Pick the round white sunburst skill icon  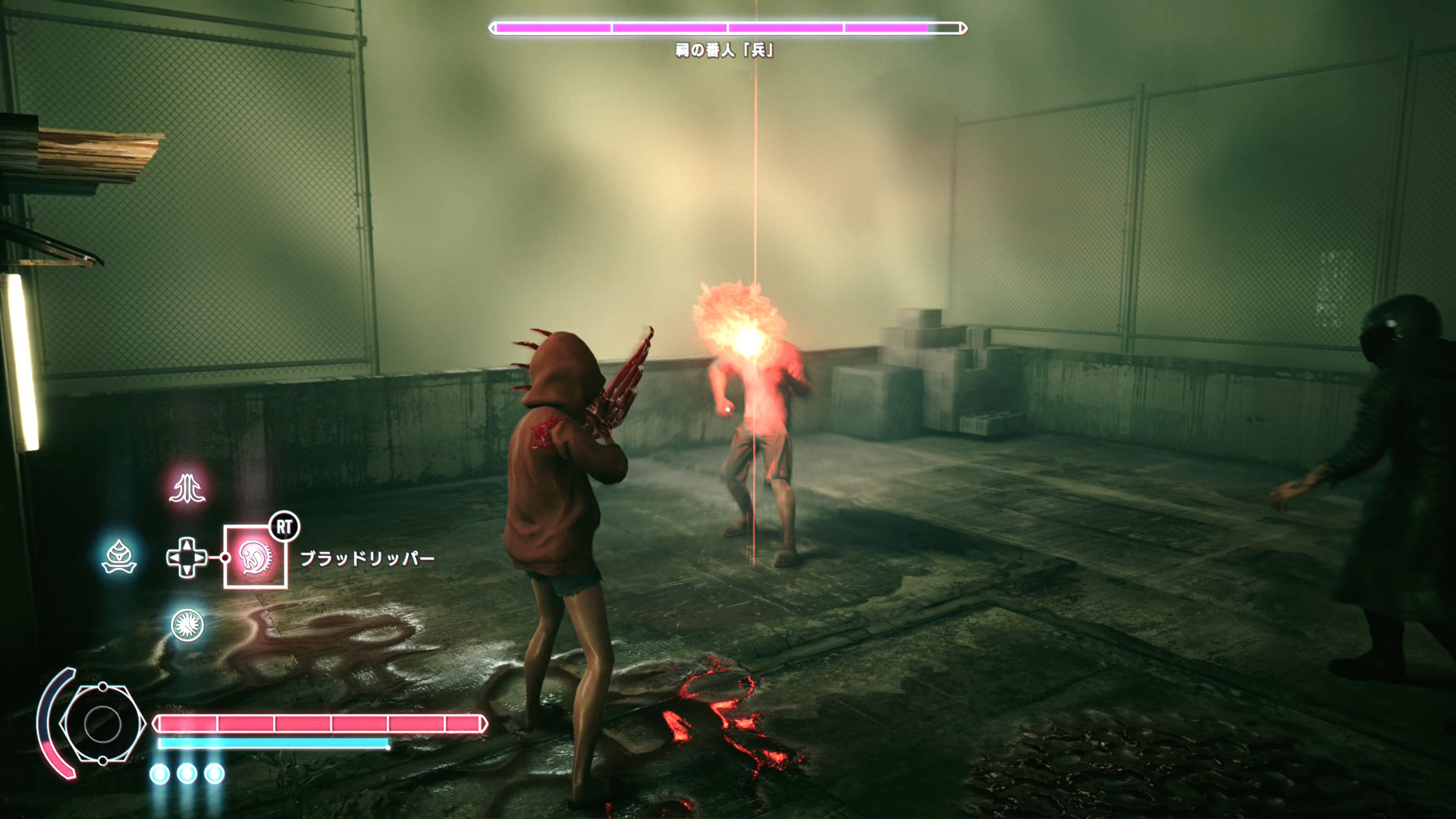187,625
